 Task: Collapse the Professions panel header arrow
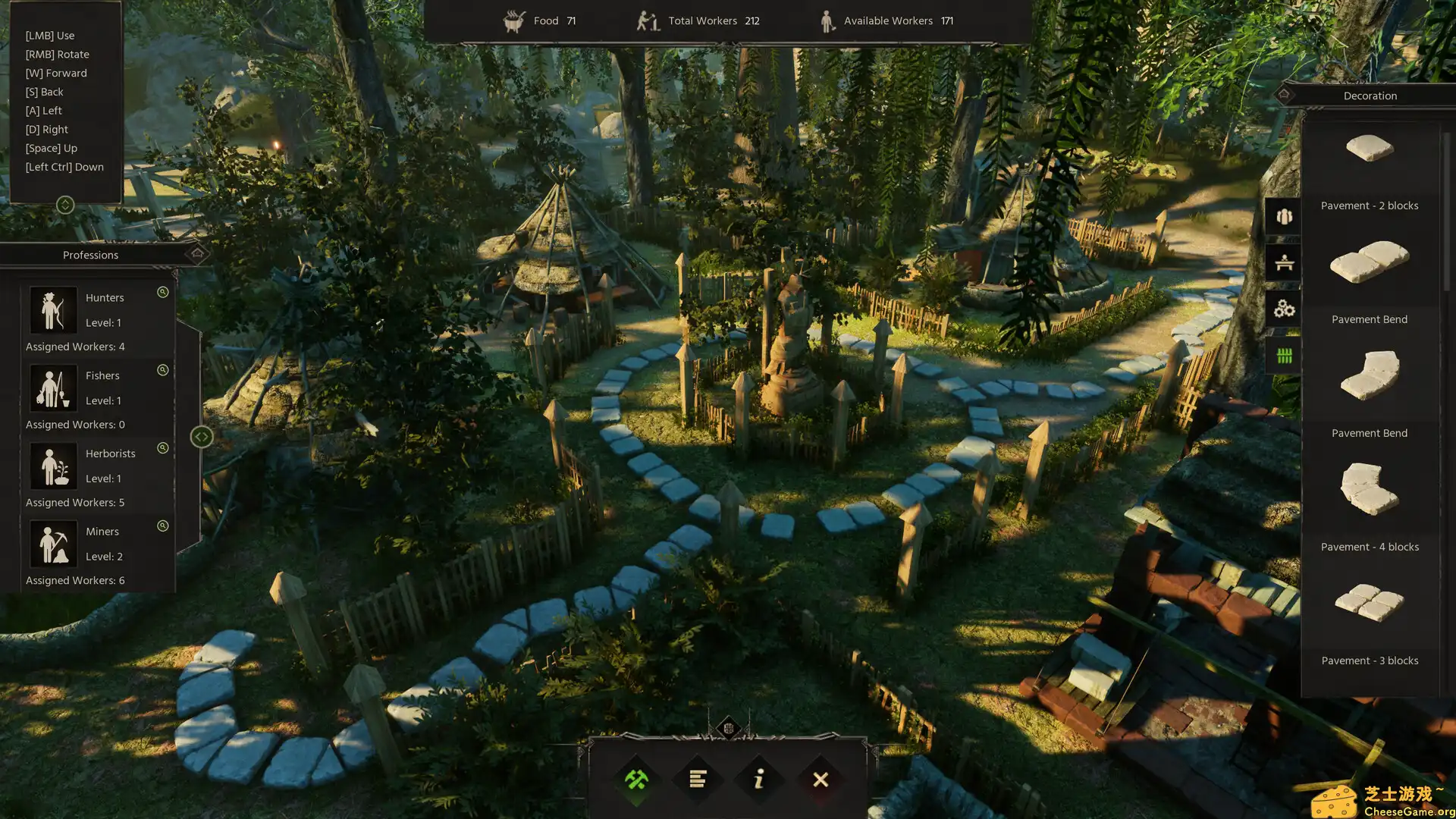coord(199,255)
